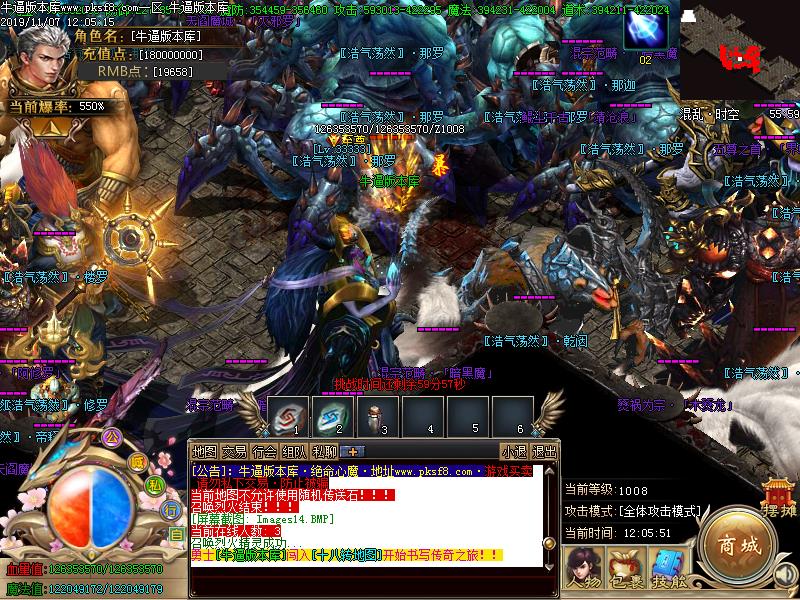This screenshot has width=800, height=600.
Task: Click the 小退 logout button
Action: pos(515,451)
